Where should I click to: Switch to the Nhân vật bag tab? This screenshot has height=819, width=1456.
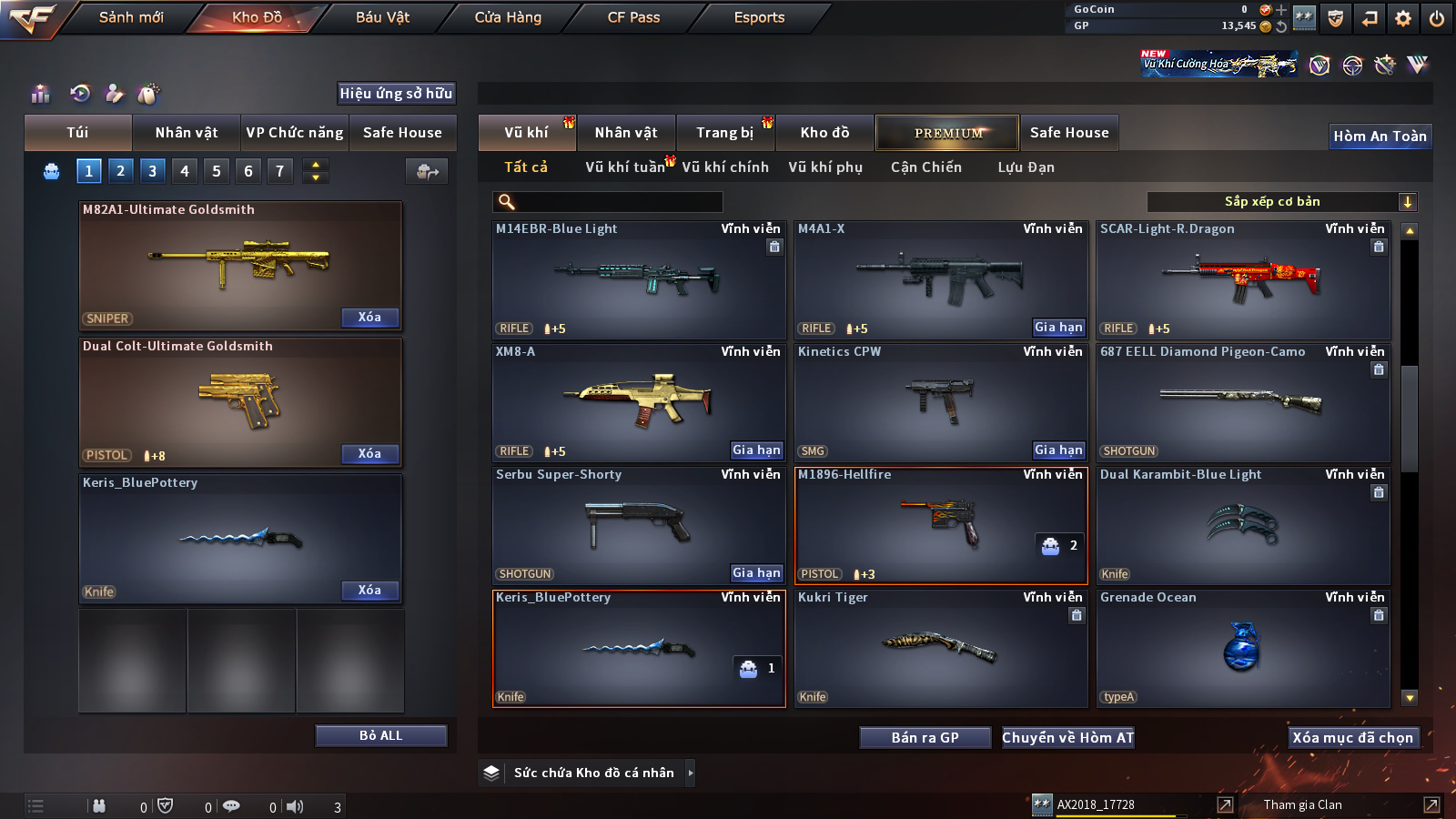point(187,133)
